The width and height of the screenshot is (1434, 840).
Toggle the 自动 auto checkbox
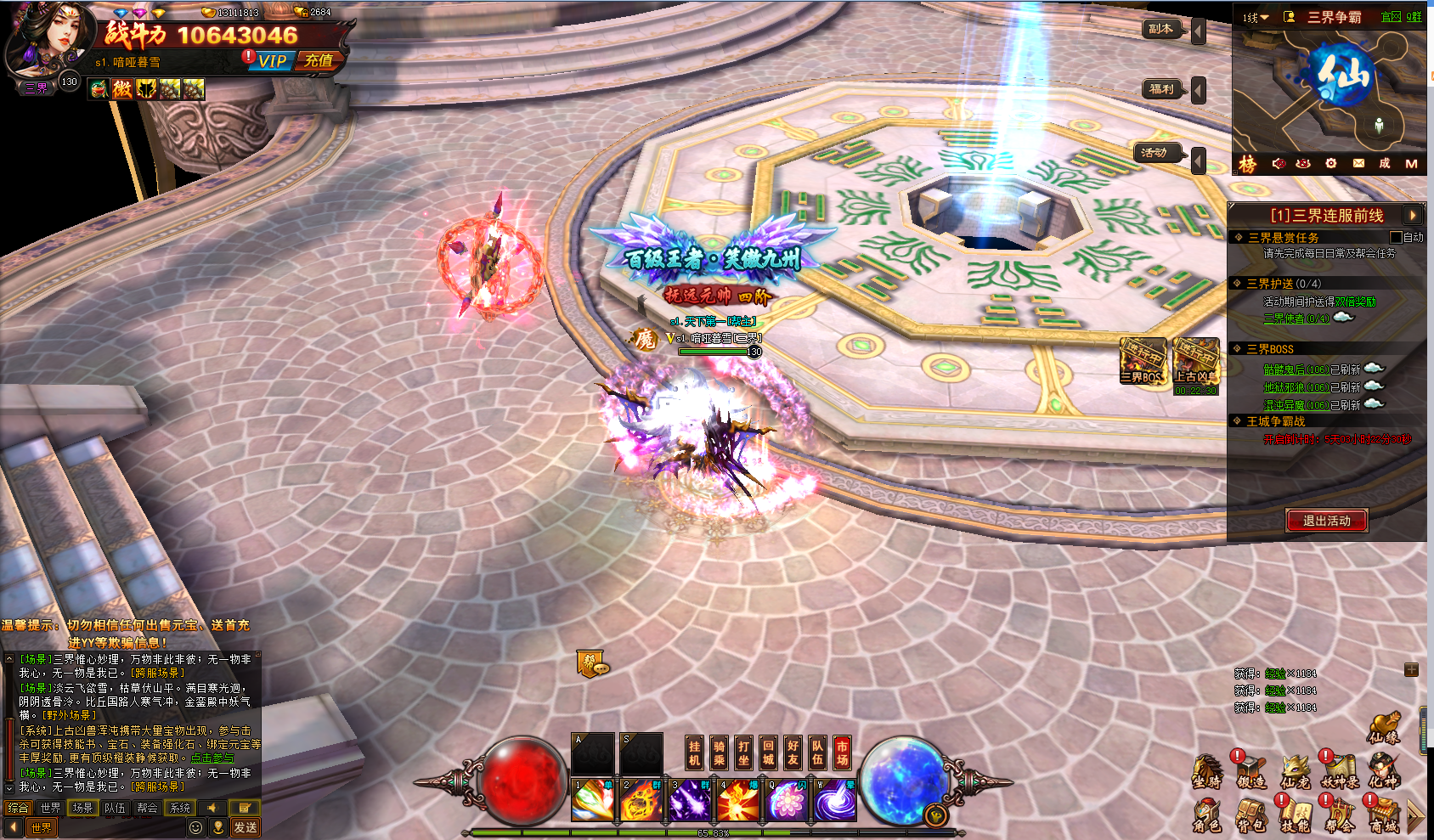pos(1395,237)
